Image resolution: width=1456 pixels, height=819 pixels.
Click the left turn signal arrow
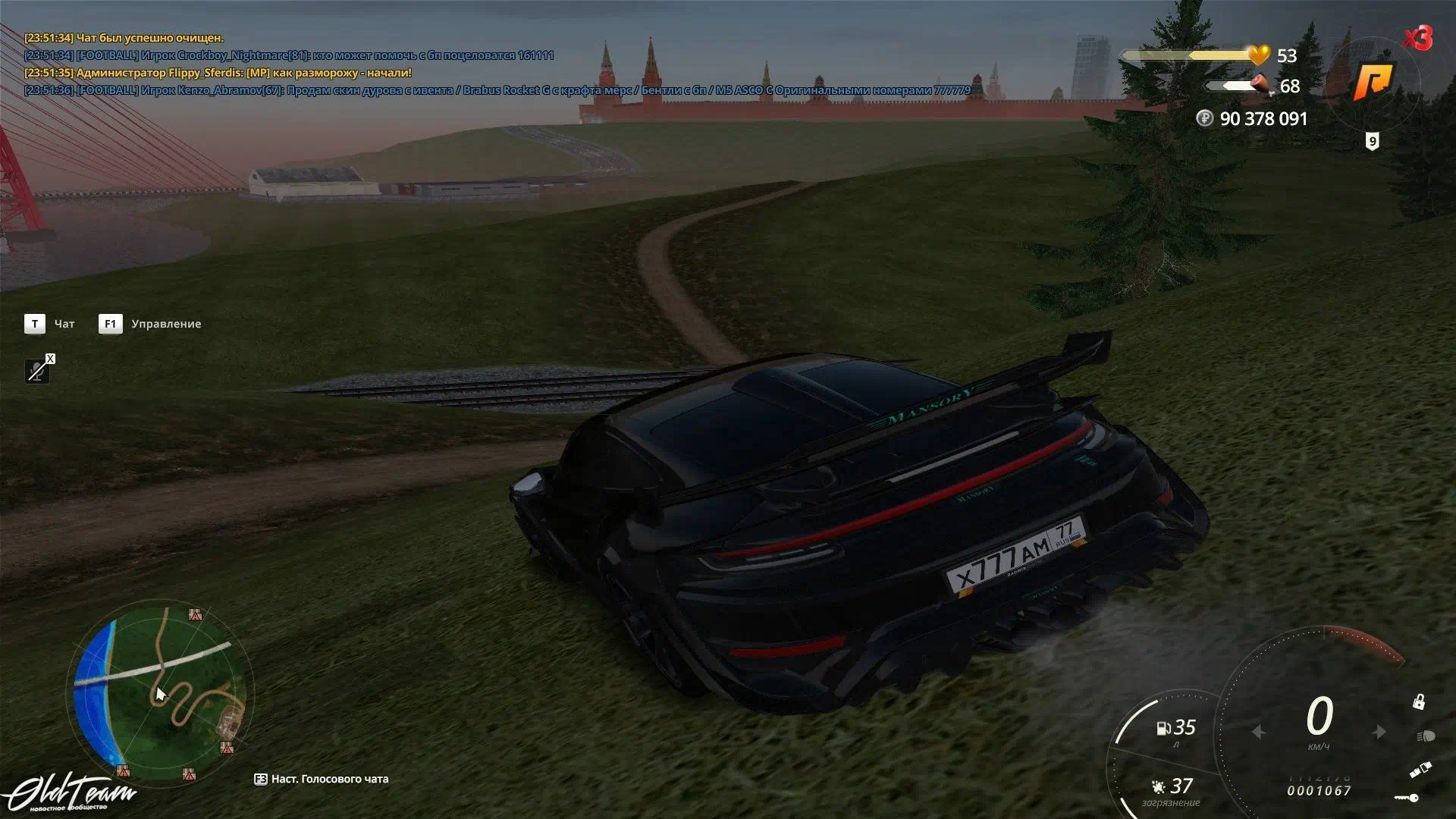pyautogui.click(x=1259, y=732)
